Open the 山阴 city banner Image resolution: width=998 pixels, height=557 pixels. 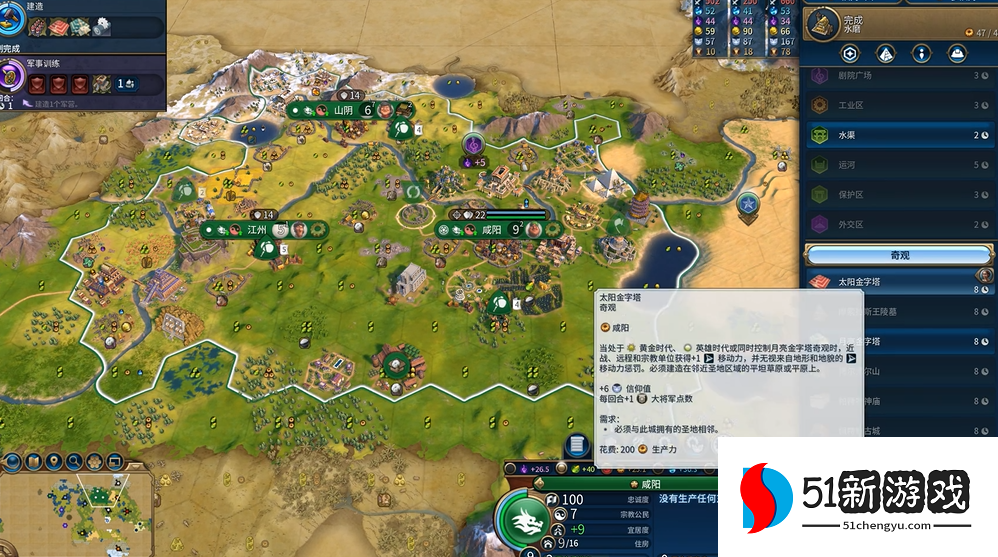coord(344,110)
